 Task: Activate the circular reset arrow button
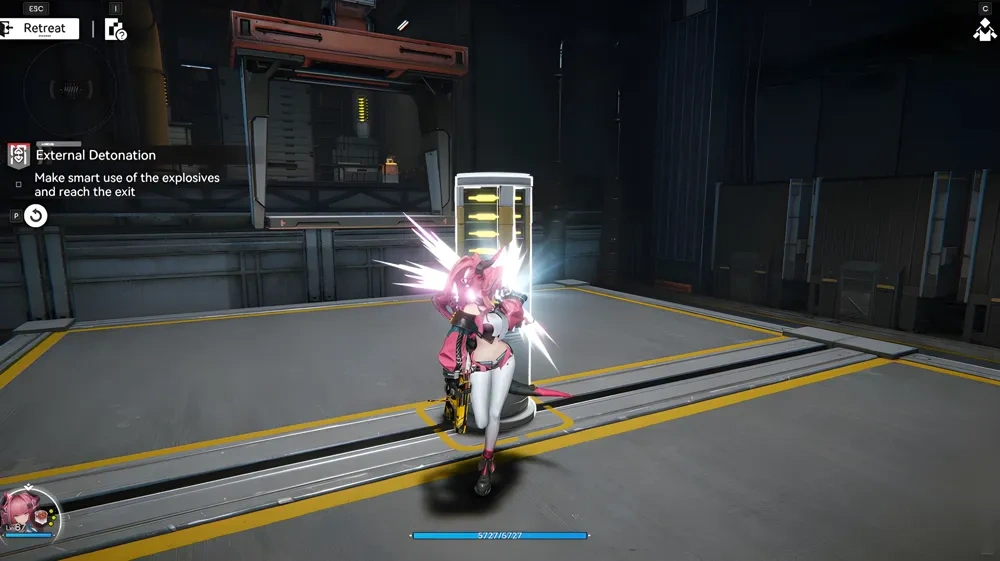click(36, 215)
